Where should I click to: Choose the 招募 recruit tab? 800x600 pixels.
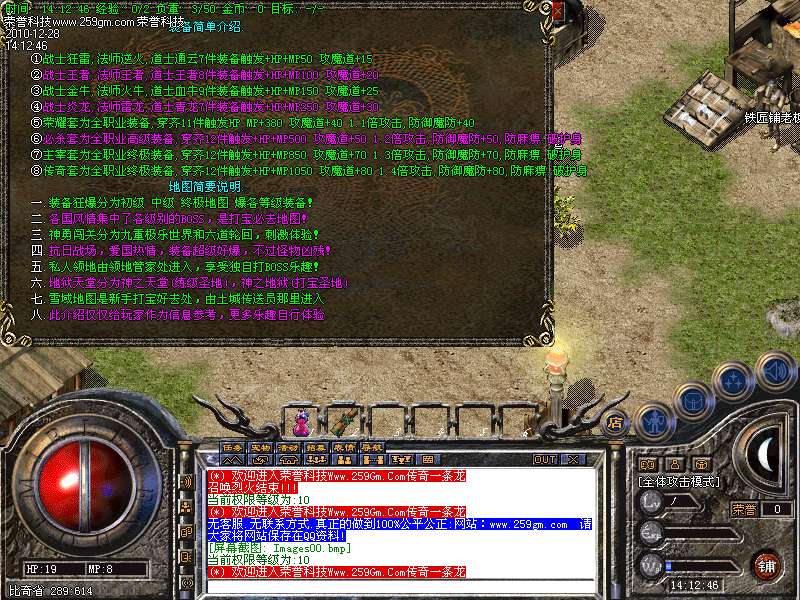point(316,446)
